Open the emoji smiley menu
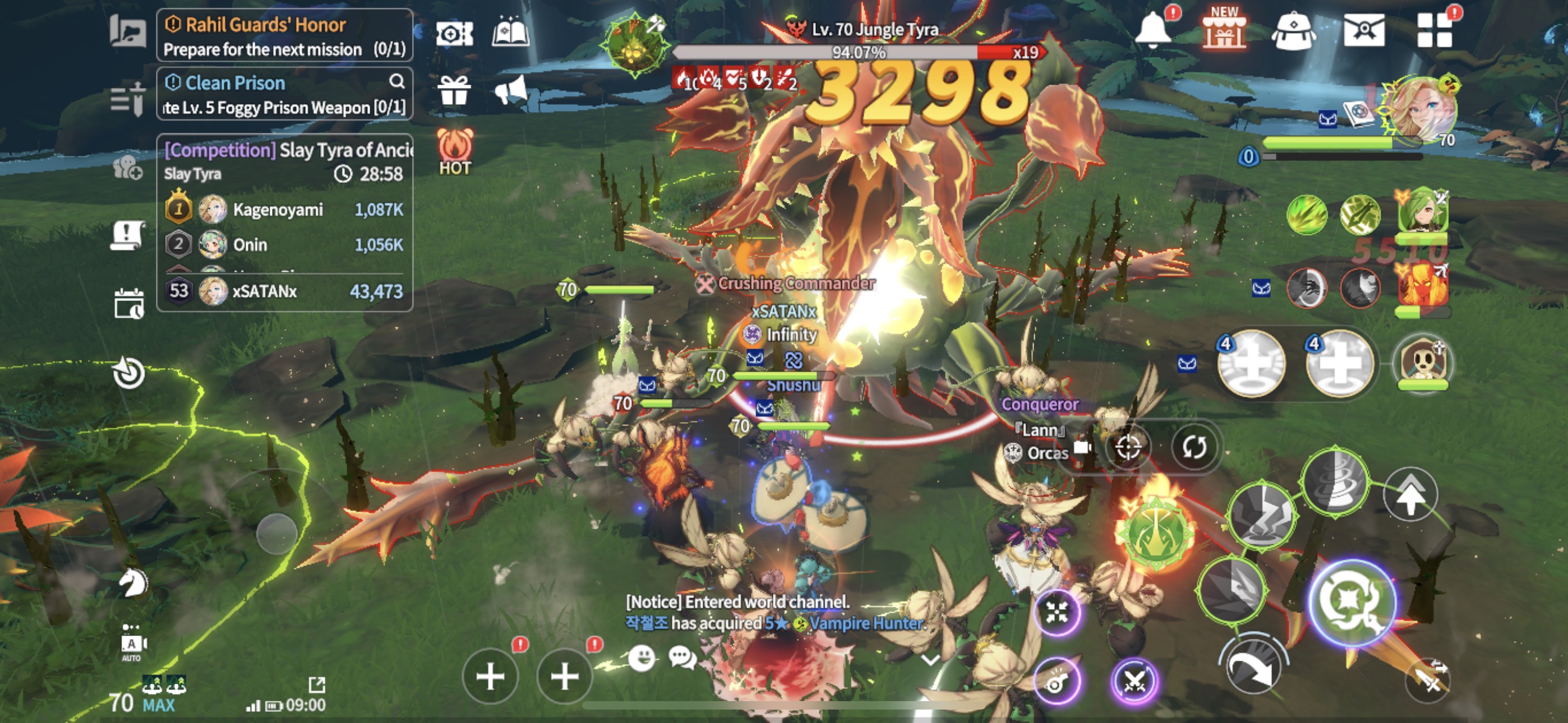The width and height of the screenshot is (1568, 723). point(641,657)
